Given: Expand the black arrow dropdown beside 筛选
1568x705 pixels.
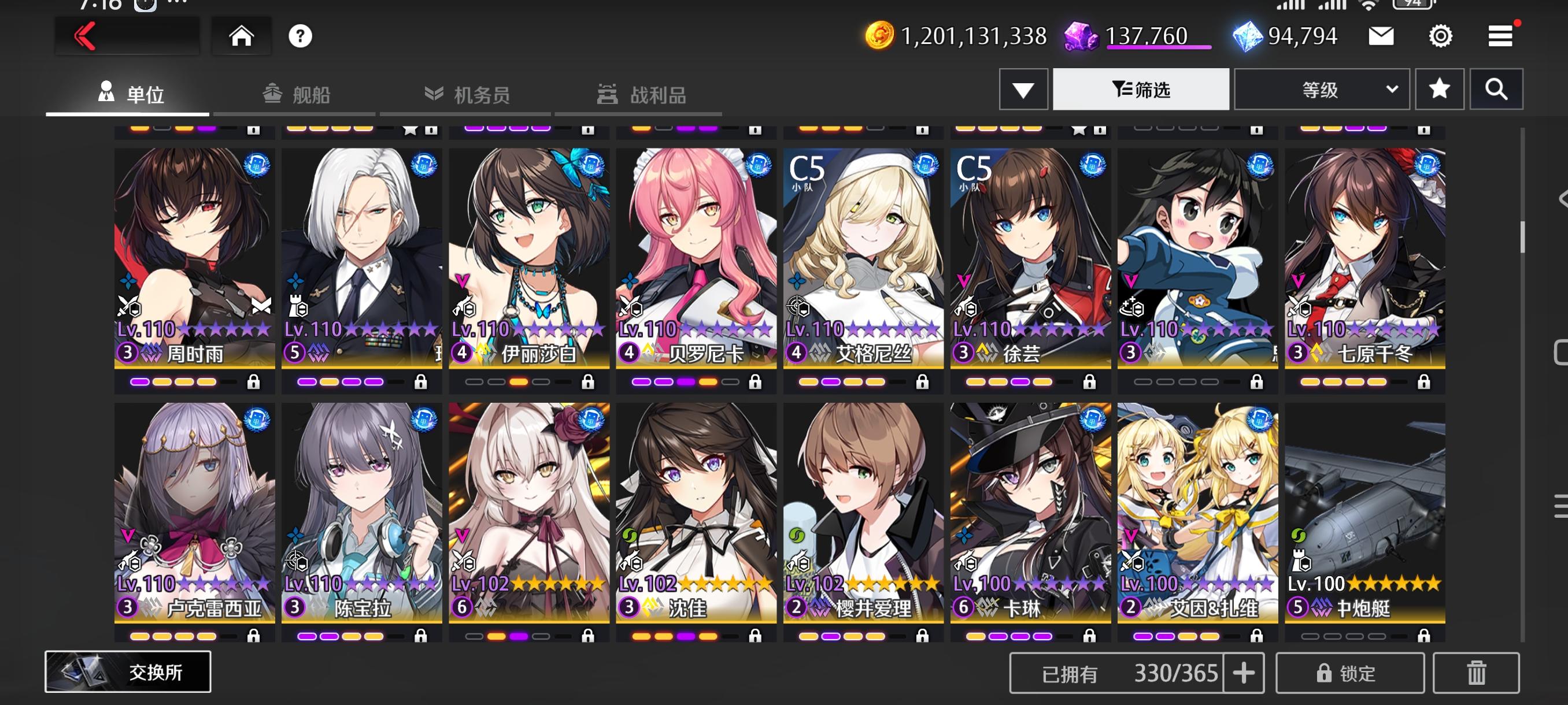Looking at the screenshot, I should (1025, 89).
